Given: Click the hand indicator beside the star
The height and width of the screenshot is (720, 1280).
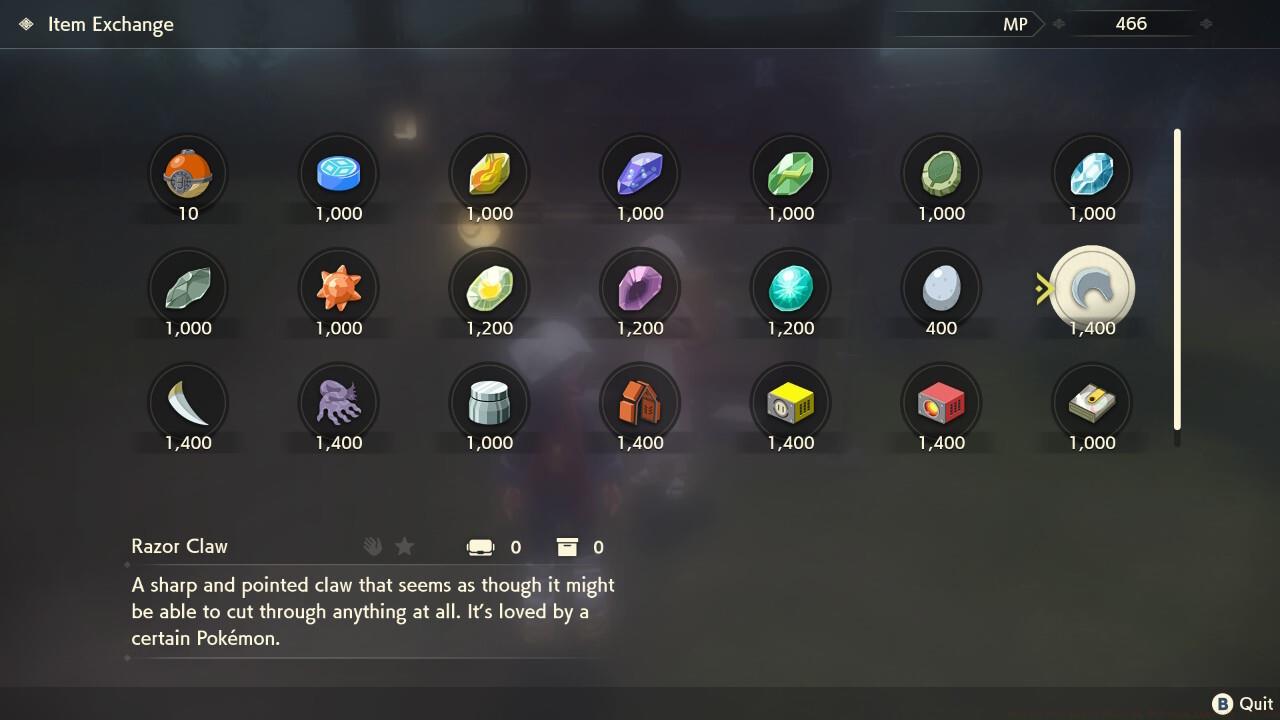Looking at the screenshot, I should click(x=372, y=546).
